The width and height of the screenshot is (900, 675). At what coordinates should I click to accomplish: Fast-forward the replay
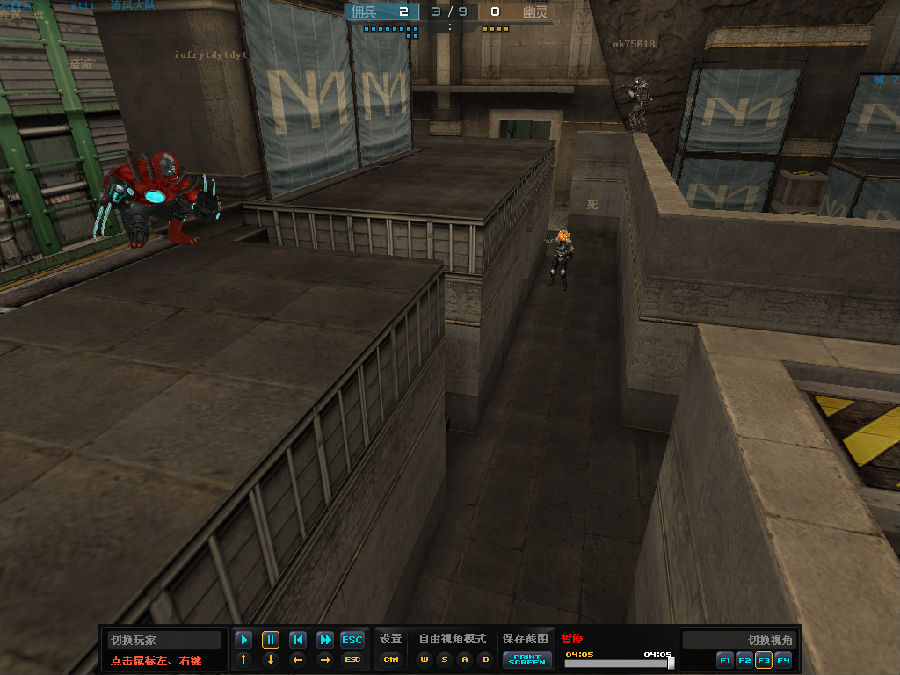click(324, 639)
